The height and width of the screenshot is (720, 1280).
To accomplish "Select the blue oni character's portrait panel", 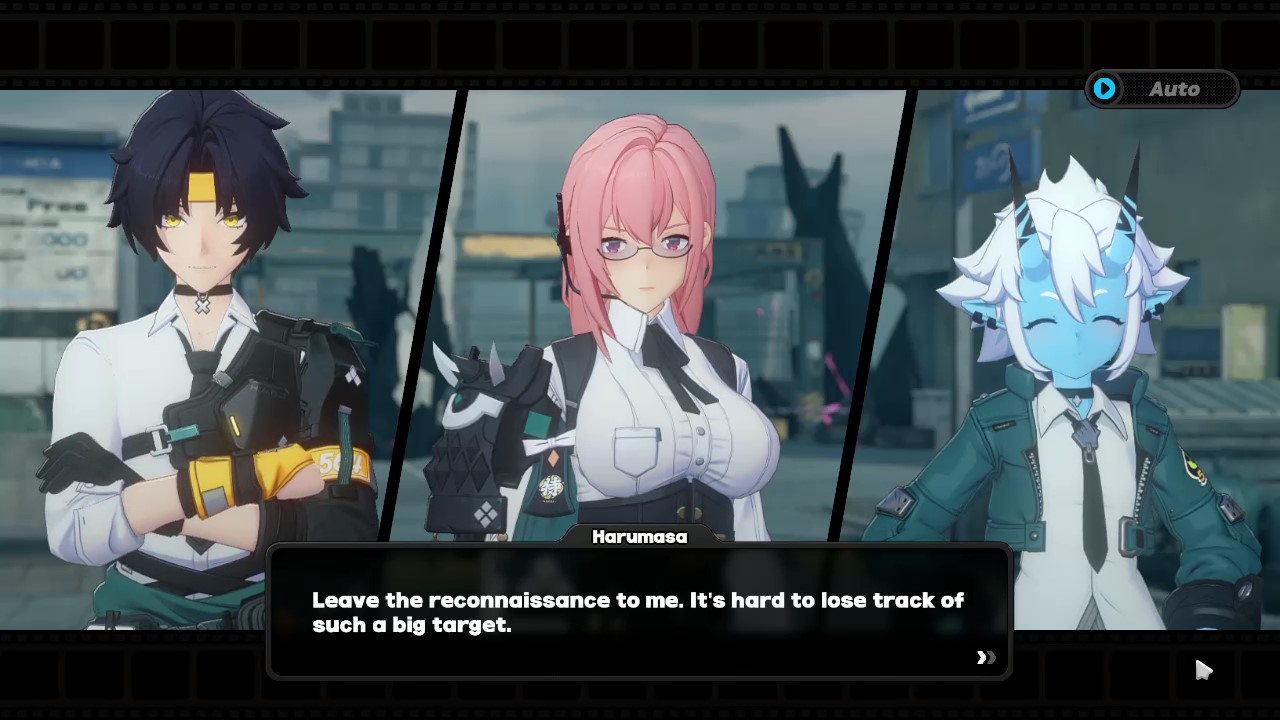I will click(1080, 300).
